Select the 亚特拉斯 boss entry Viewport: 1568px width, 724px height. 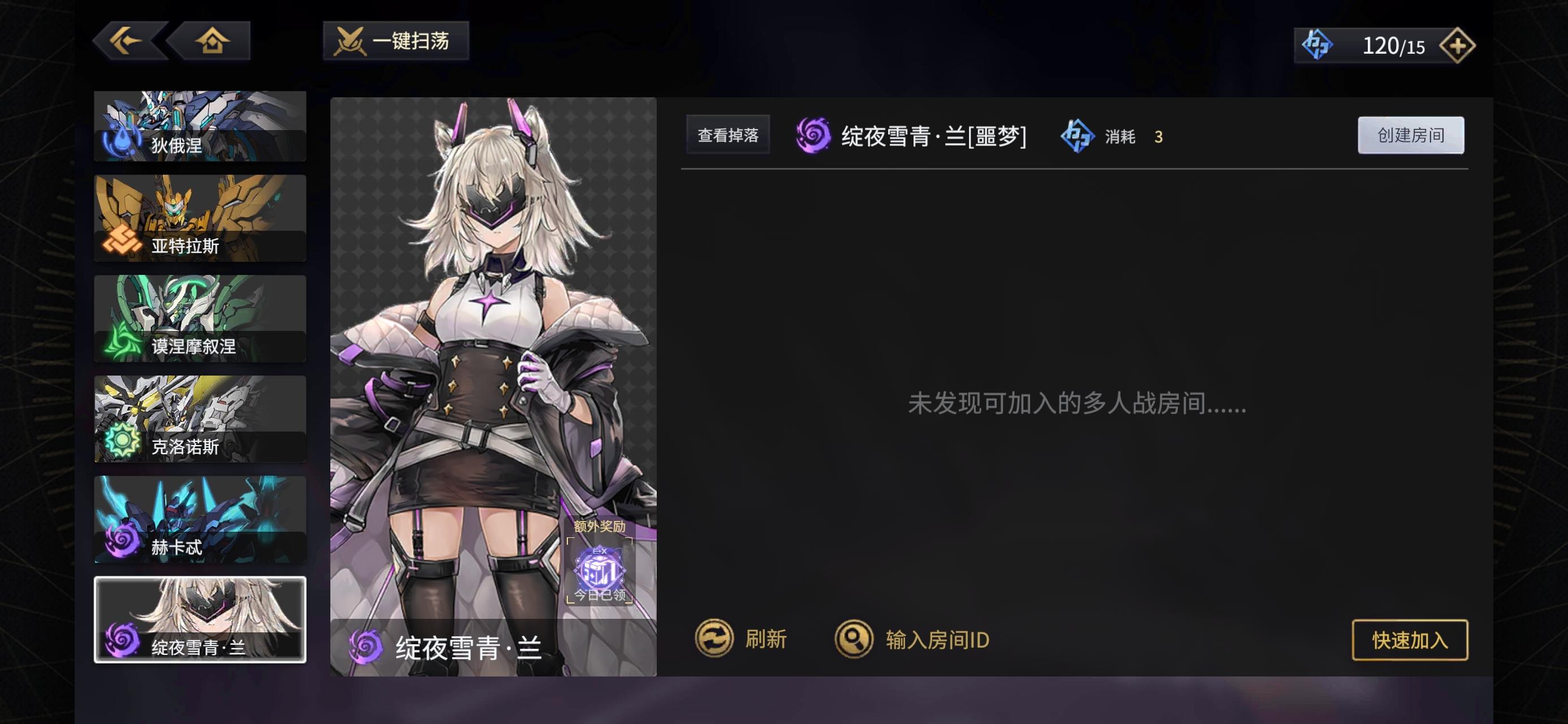point(200,218)
